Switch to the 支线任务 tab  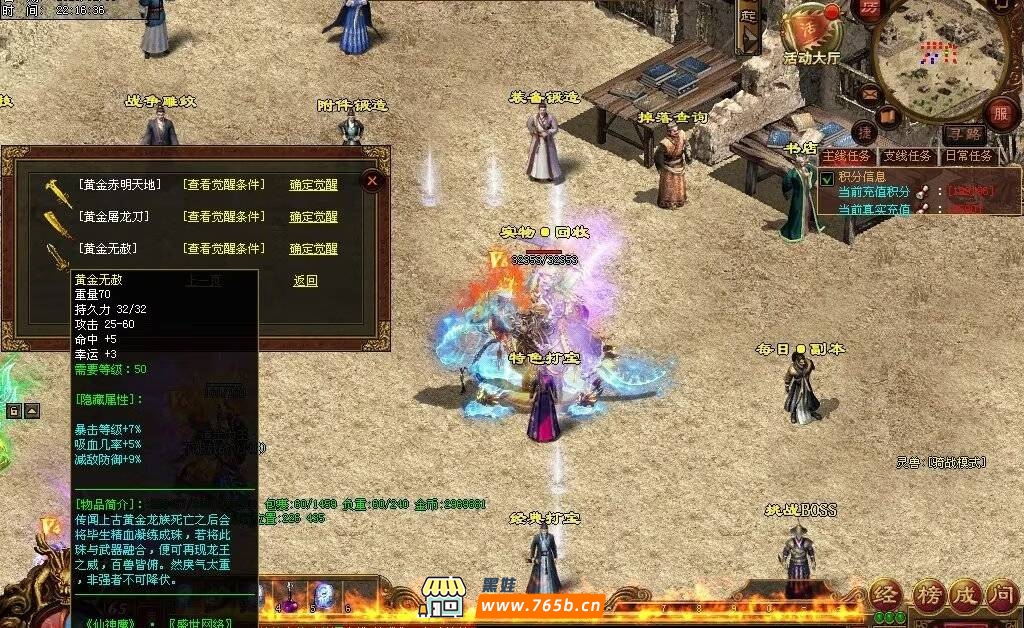(908, 157)
